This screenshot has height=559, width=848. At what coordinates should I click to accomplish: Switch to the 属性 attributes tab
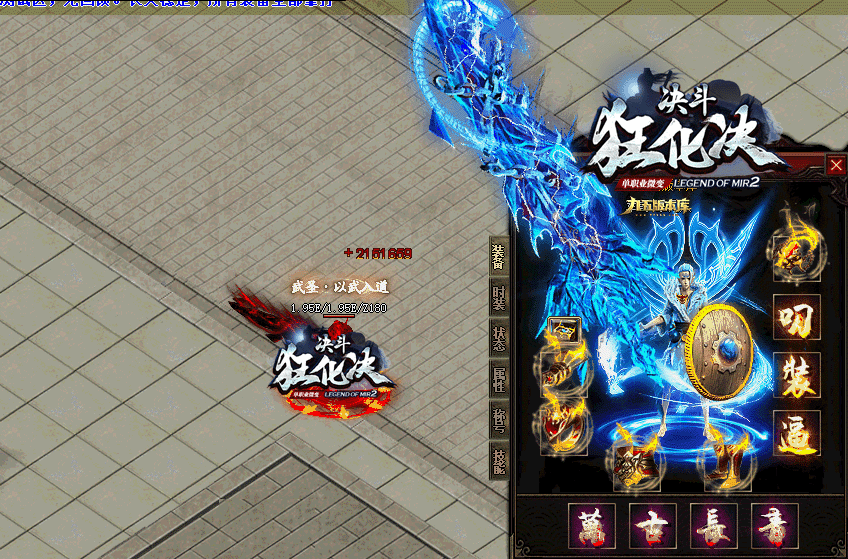498,378
